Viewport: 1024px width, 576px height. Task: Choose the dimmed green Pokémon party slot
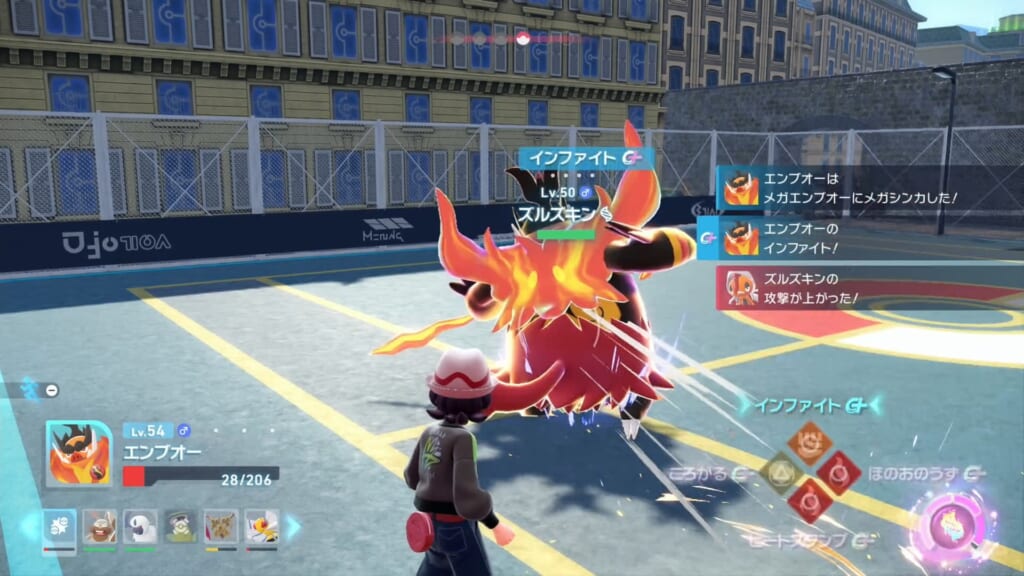point(181,526)
